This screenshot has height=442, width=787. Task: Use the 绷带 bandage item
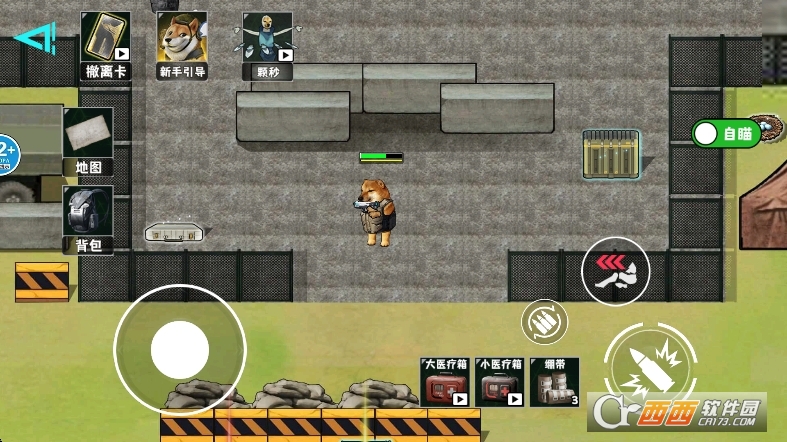pyautogui.click(x=555, y=382)
